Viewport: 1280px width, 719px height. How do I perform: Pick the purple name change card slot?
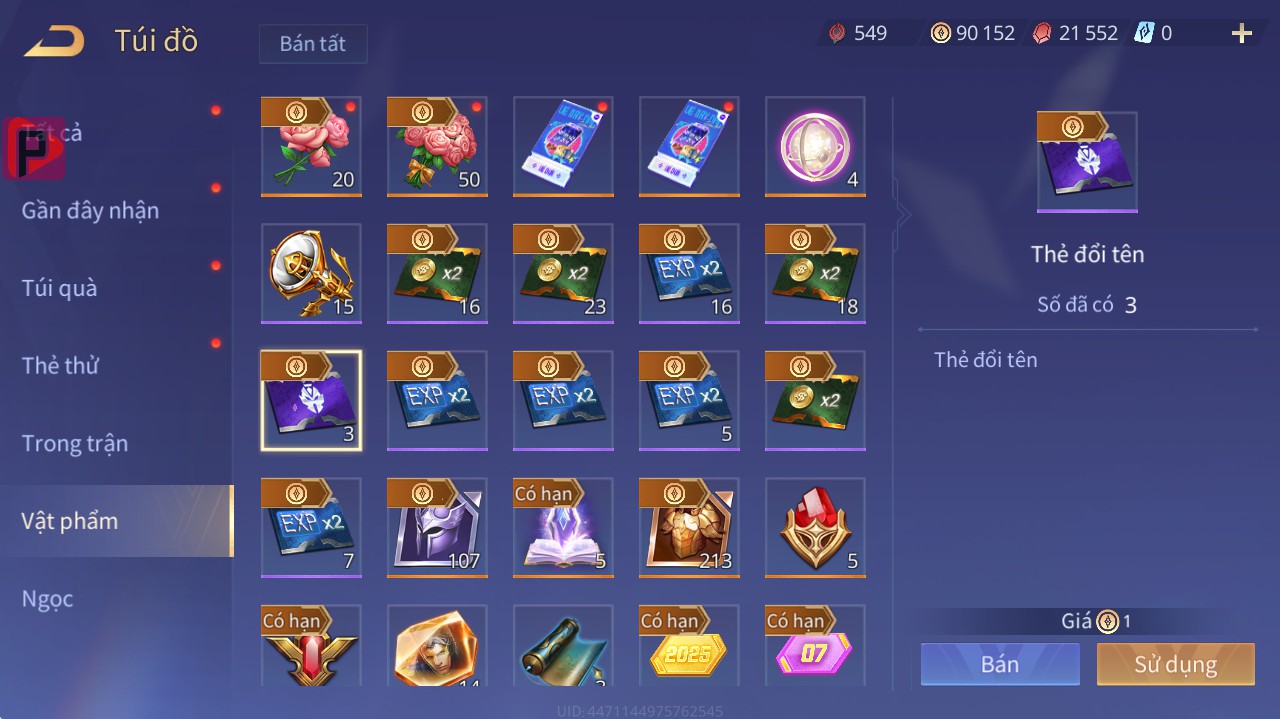click(x=311, y=400)
